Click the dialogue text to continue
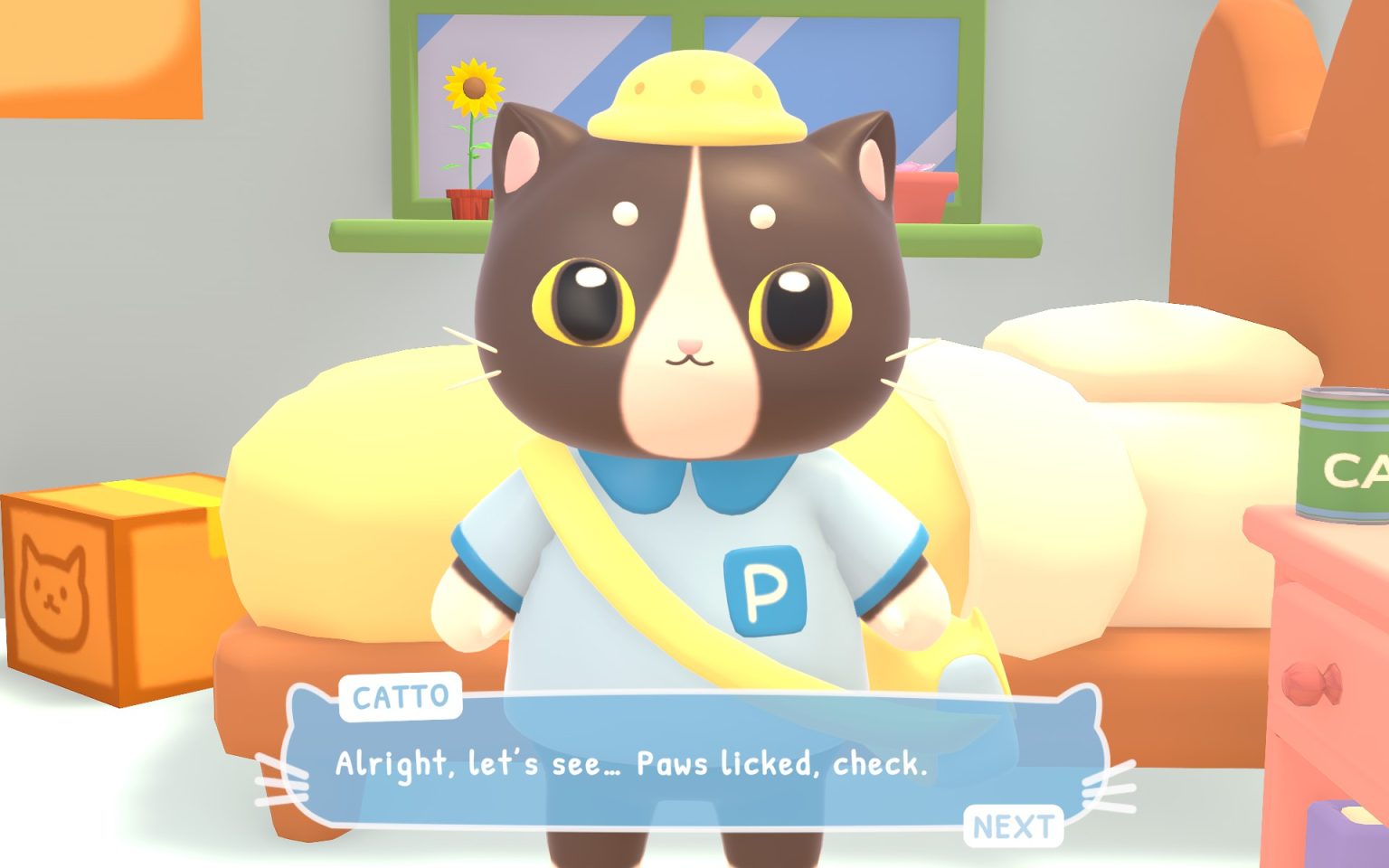Screen dimensions: 1389x868 pyautogui.click(x=633, y=764)
